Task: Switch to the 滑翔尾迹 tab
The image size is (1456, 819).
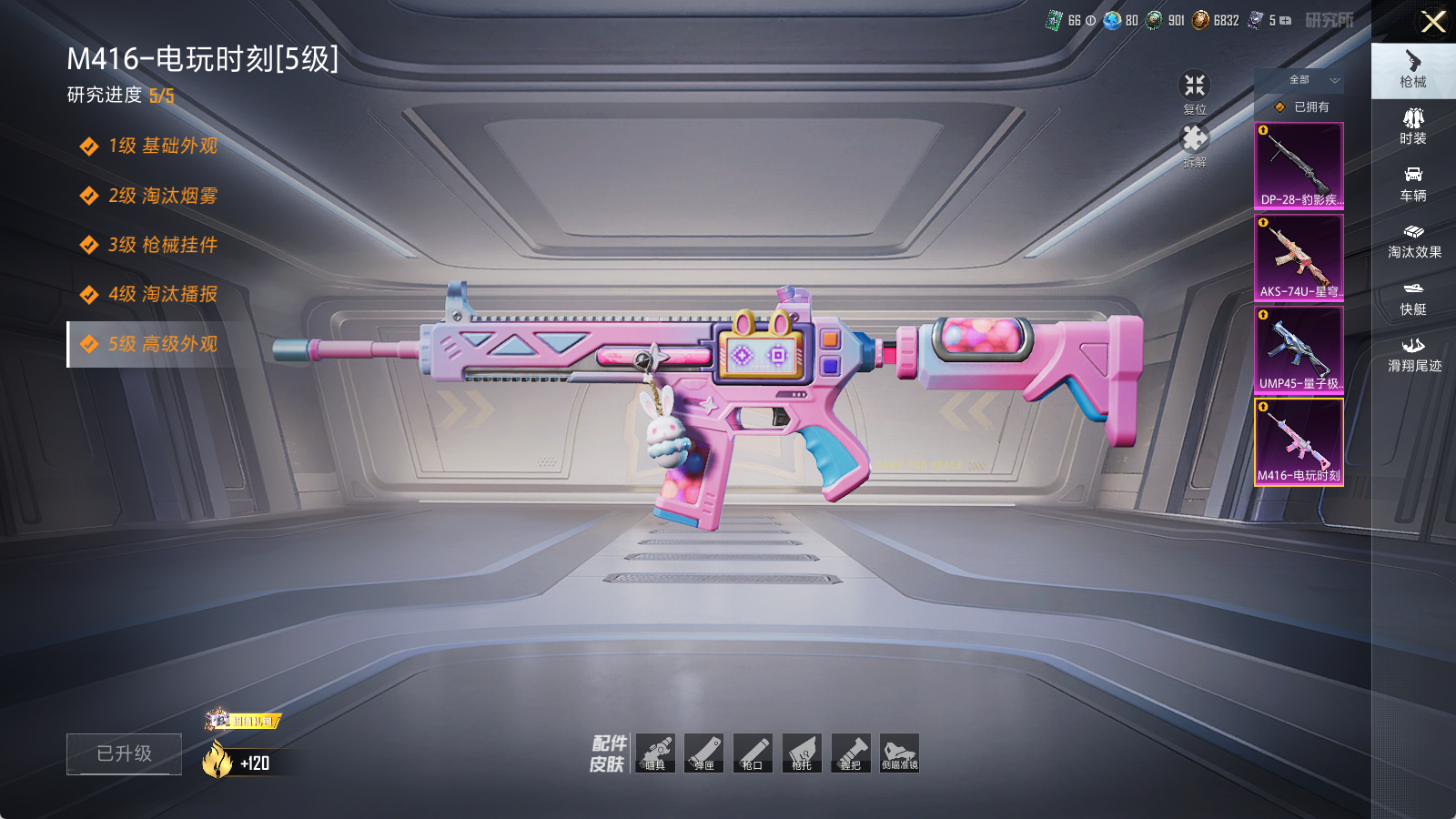Action: [x=1414, y=355]
